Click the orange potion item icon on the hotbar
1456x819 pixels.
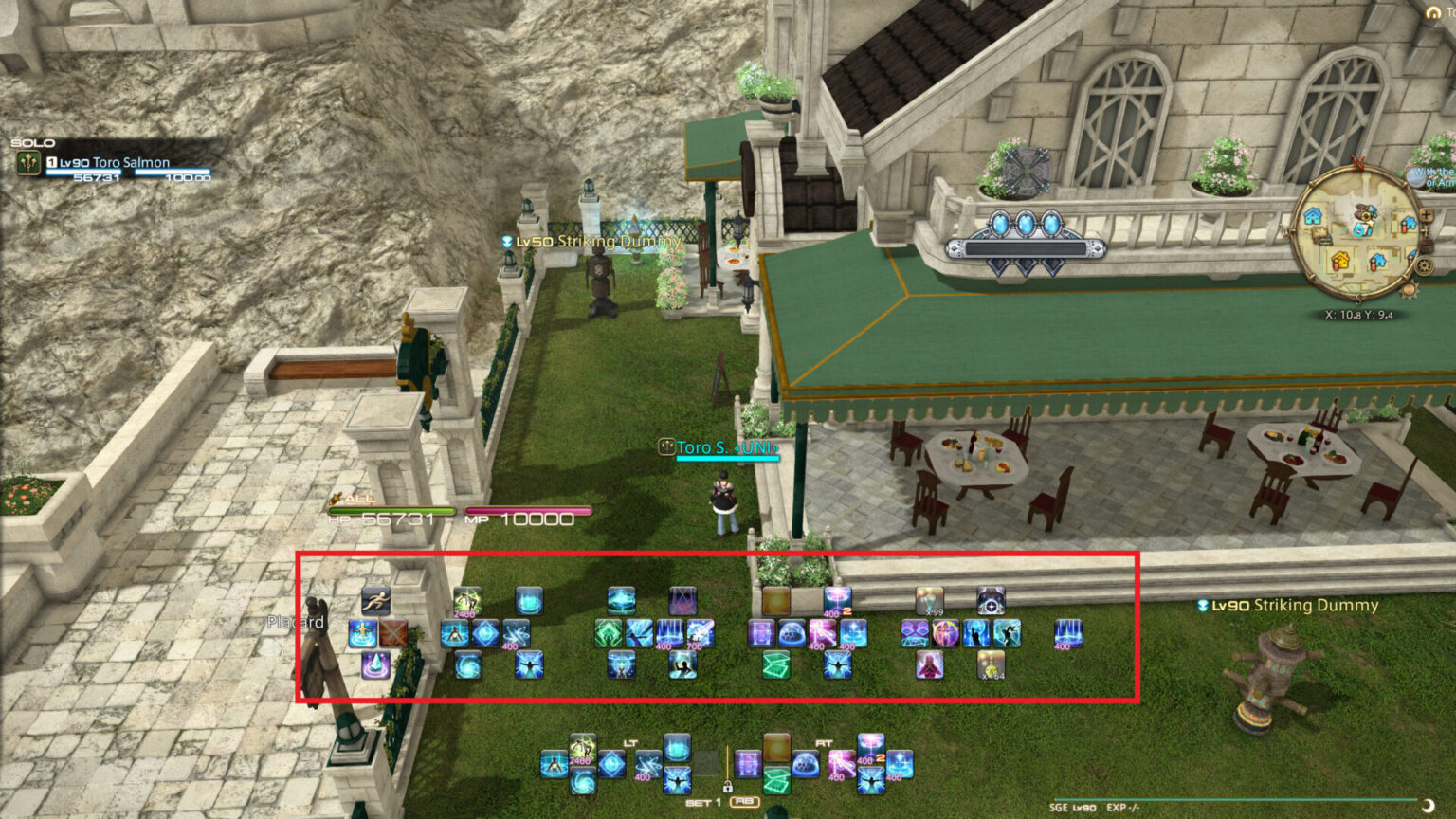pyautogui.click(x=774, y=601)
